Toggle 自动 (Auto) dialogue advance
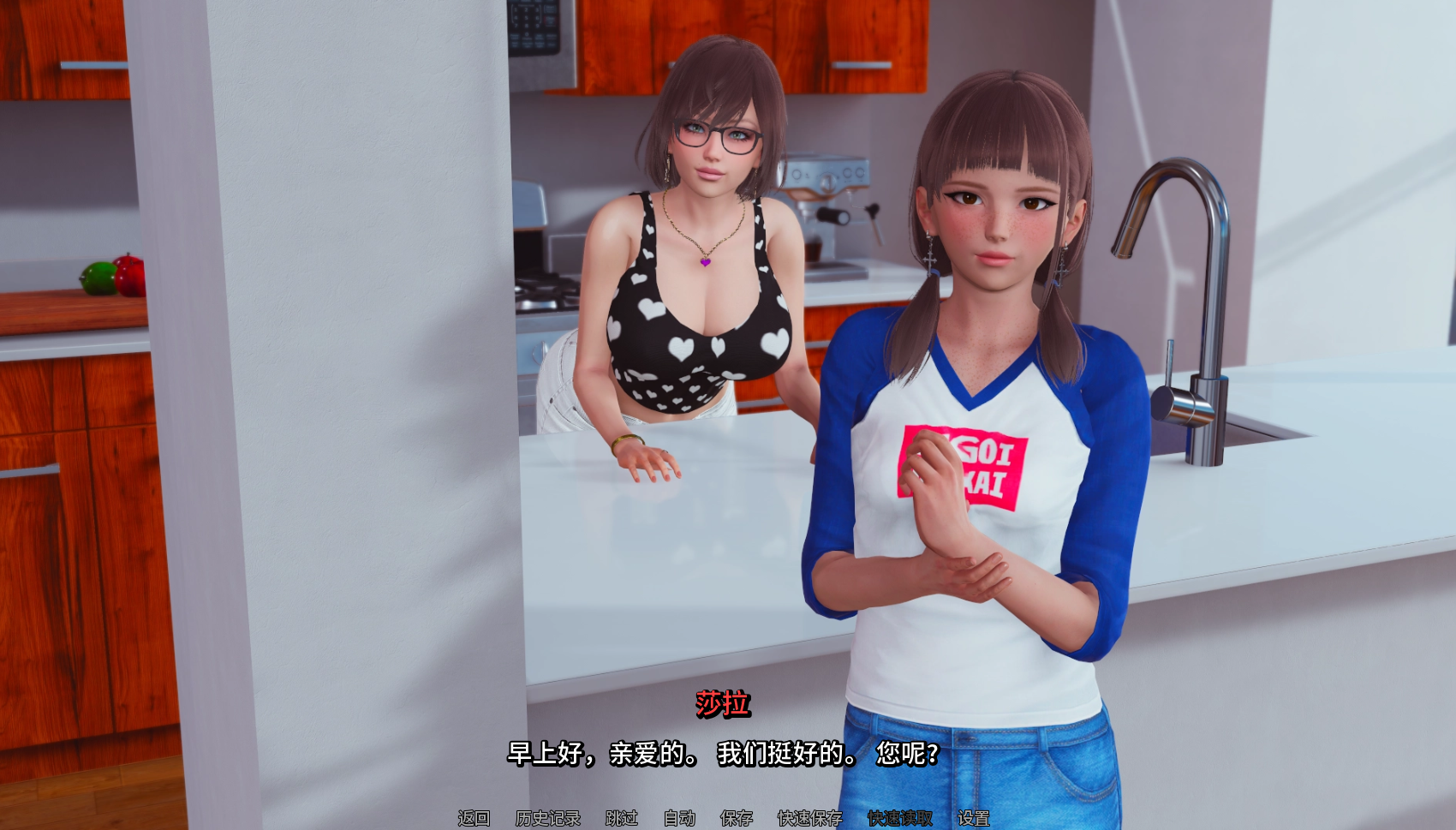 (680, 818)
